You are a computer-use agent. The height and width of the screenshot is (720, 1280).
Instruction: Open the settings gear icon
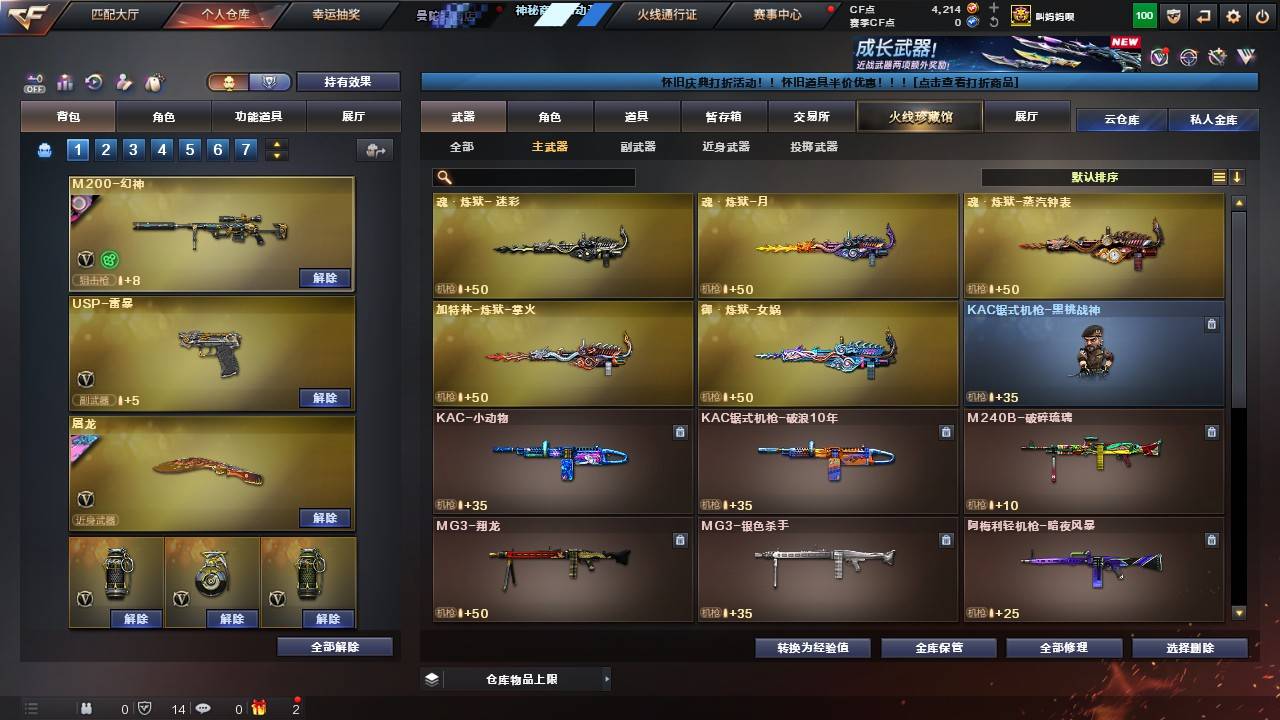coord(1233,16)
